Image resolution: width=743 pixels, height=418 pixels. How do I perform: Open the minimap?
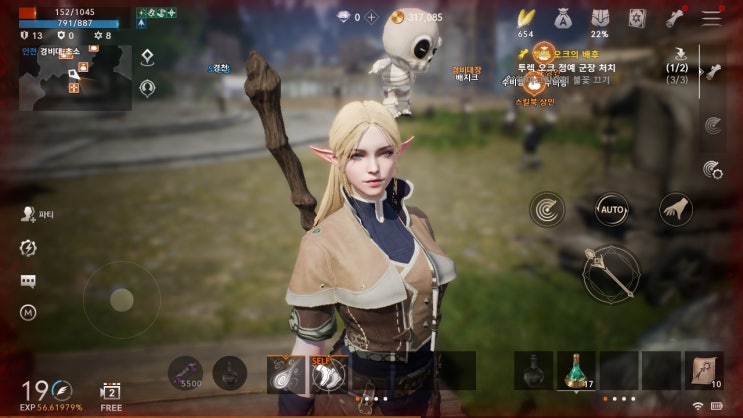[74, 77]
